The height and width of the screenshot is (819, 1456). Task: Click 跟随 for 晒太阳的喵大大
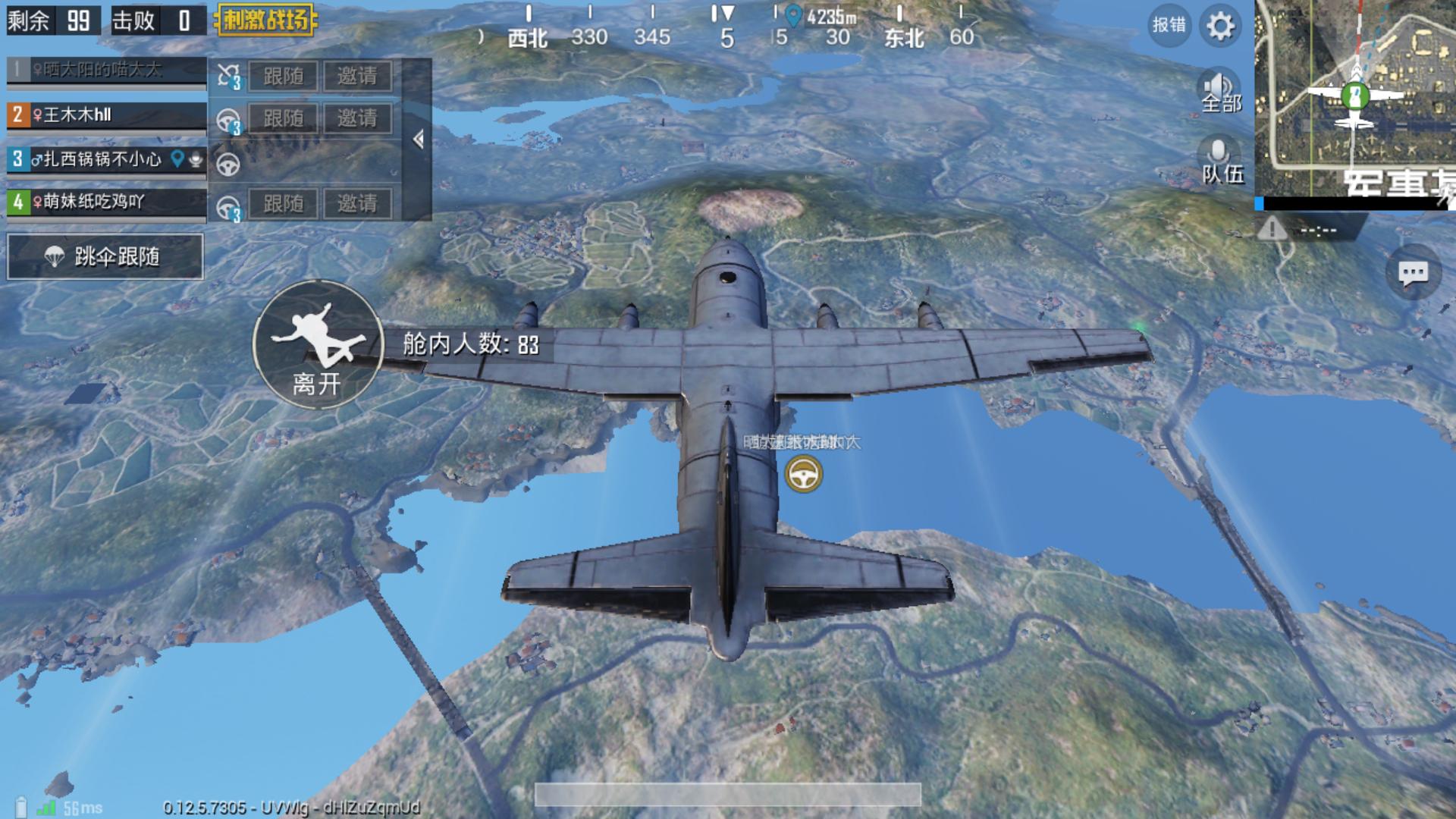(283, 76)
